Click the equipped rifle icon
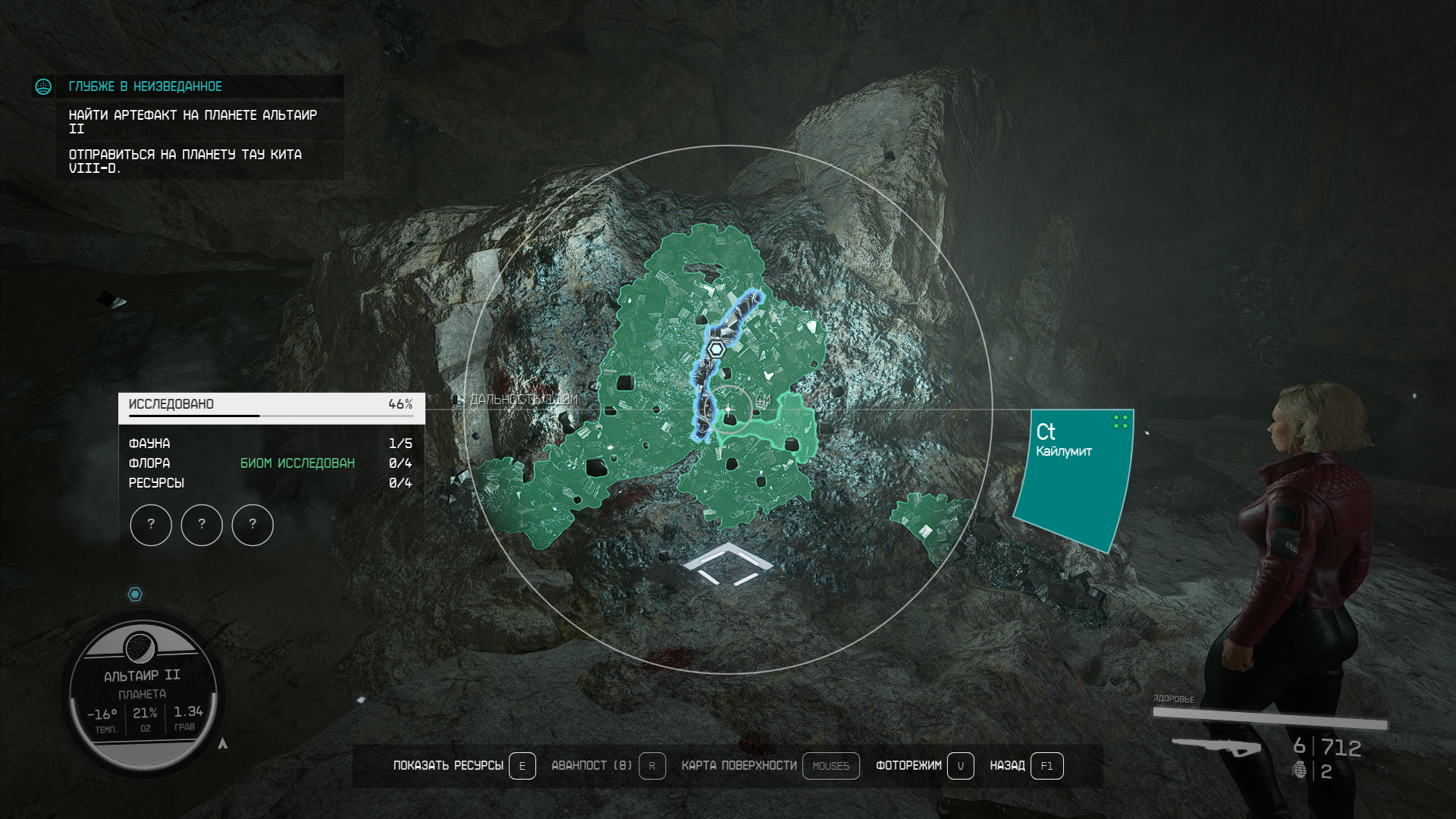 [1216, 747]
